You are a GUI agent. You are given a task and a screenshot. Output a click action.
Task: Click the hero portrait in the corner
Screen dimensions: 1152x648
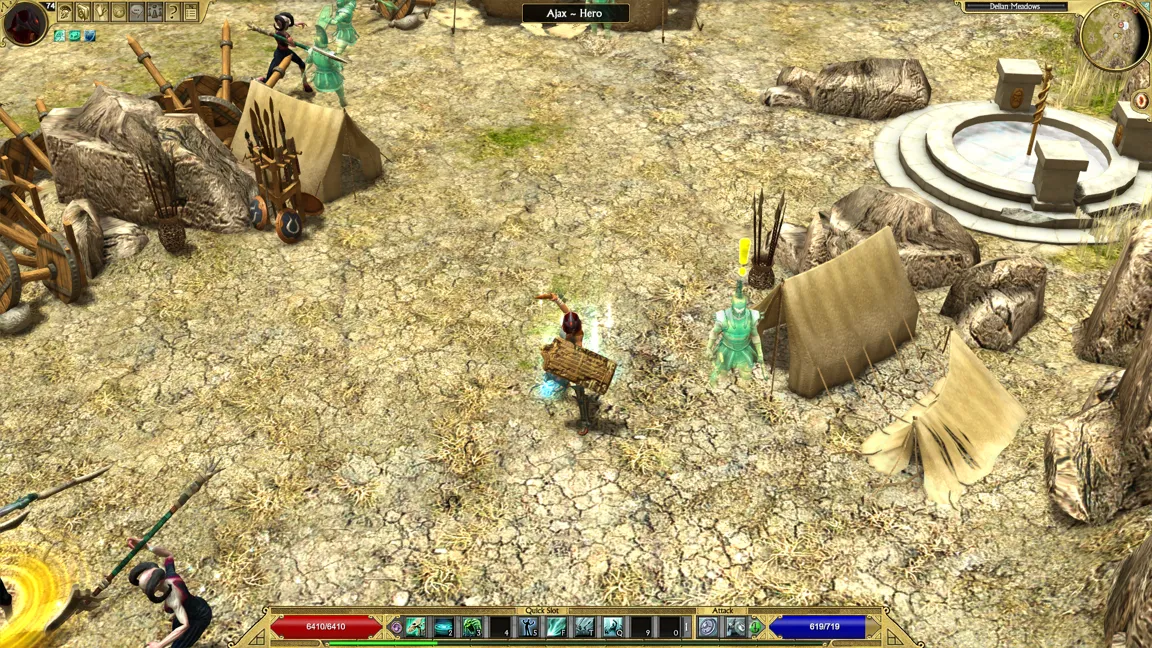click(x=24, y=23)
